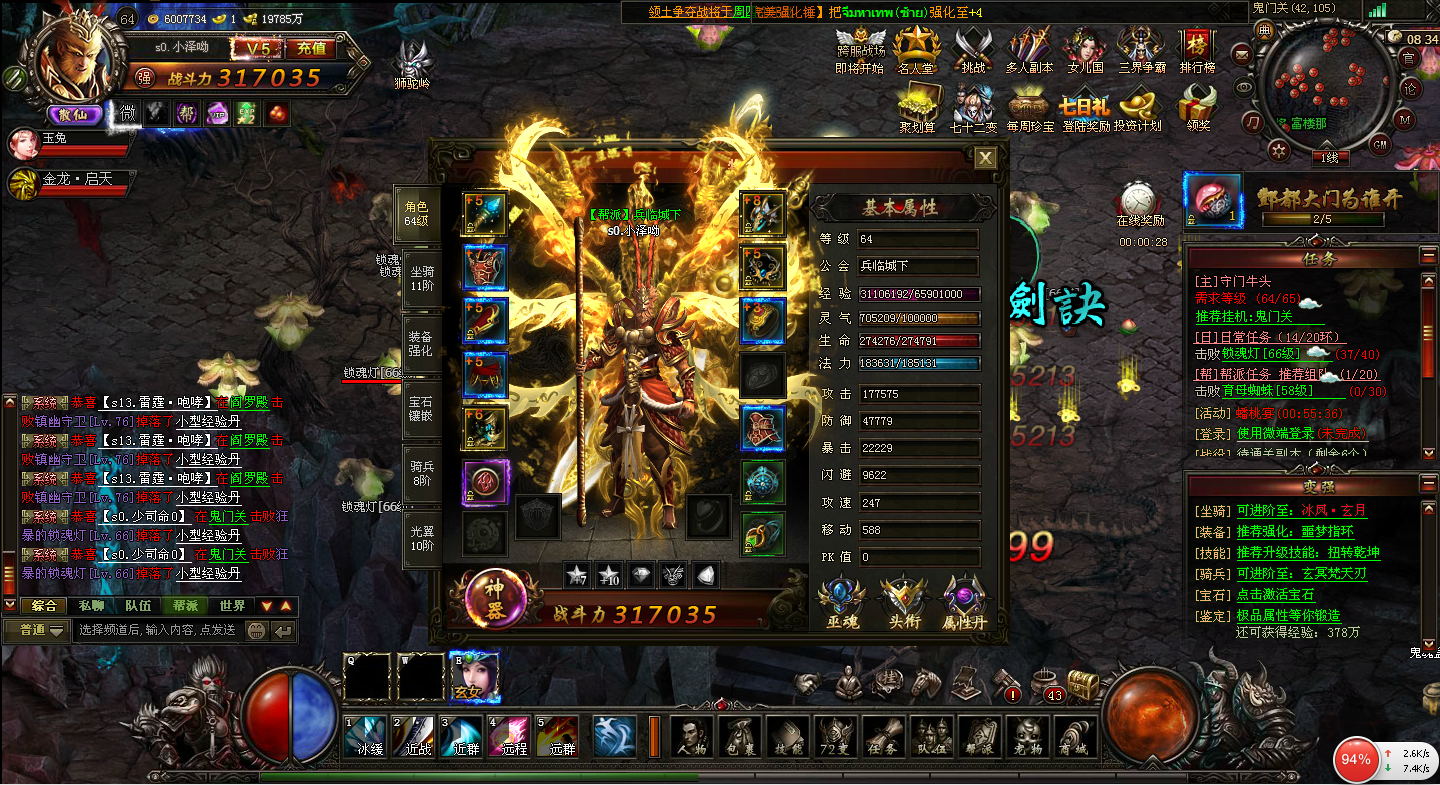Switch chat to the 世界 channel
The image size is (1440, 785).
coord(232,606)
